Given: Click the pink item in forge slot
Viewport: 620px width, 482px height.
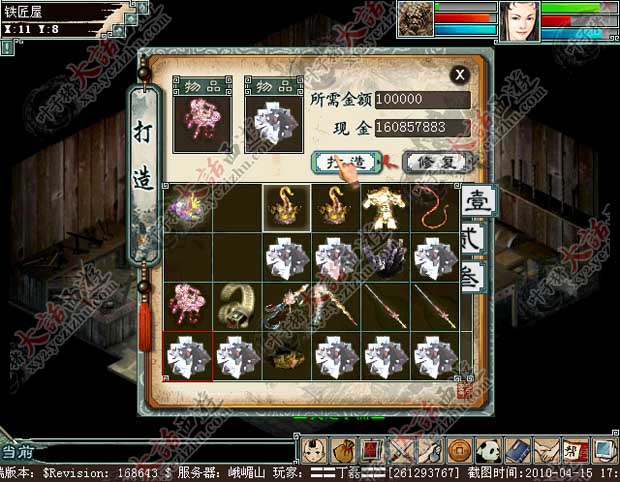Looking at the screenshot, I should pyautogui.click(x=202, y=124).
